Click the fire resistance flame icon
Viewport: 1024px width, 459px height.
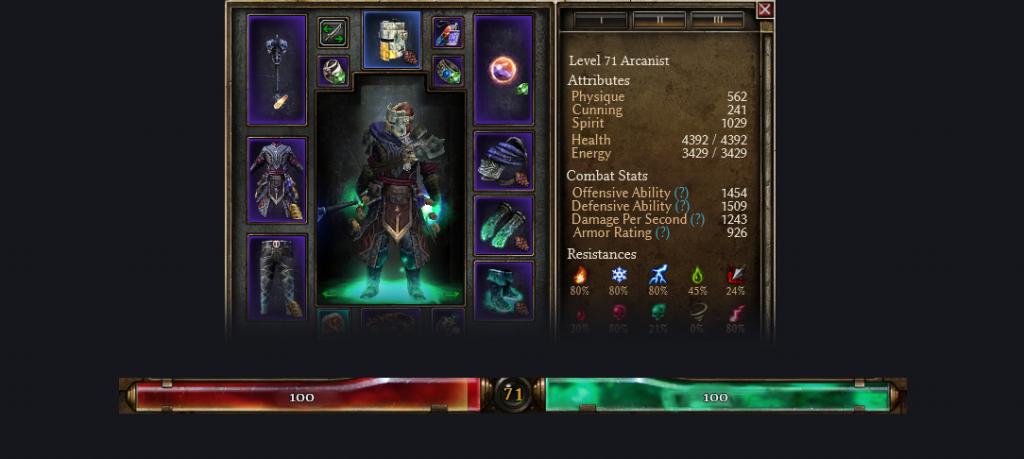click(x=580, y=275)
